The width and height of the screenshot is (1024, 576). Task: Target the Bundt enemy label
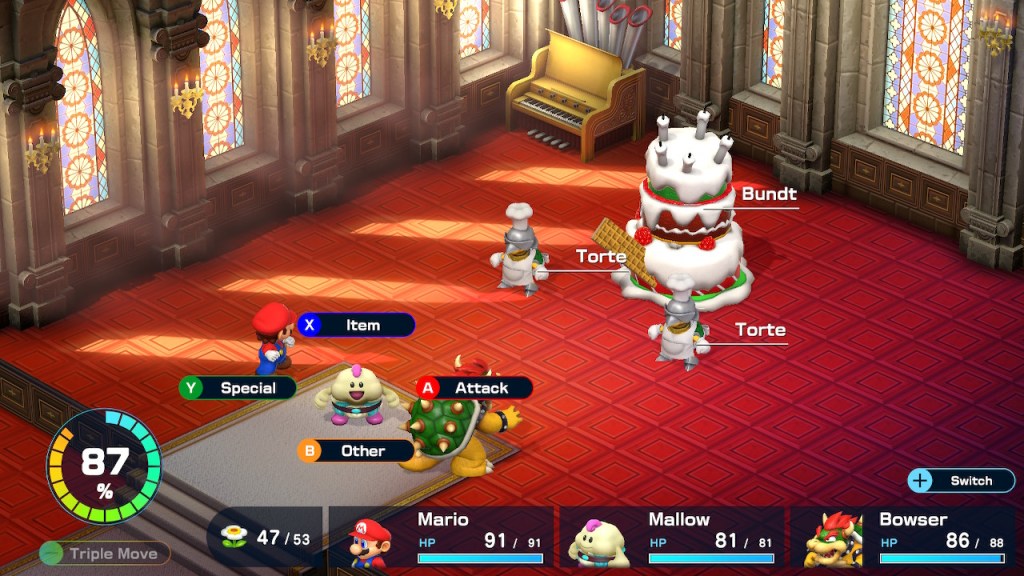(x=768, y=194)
